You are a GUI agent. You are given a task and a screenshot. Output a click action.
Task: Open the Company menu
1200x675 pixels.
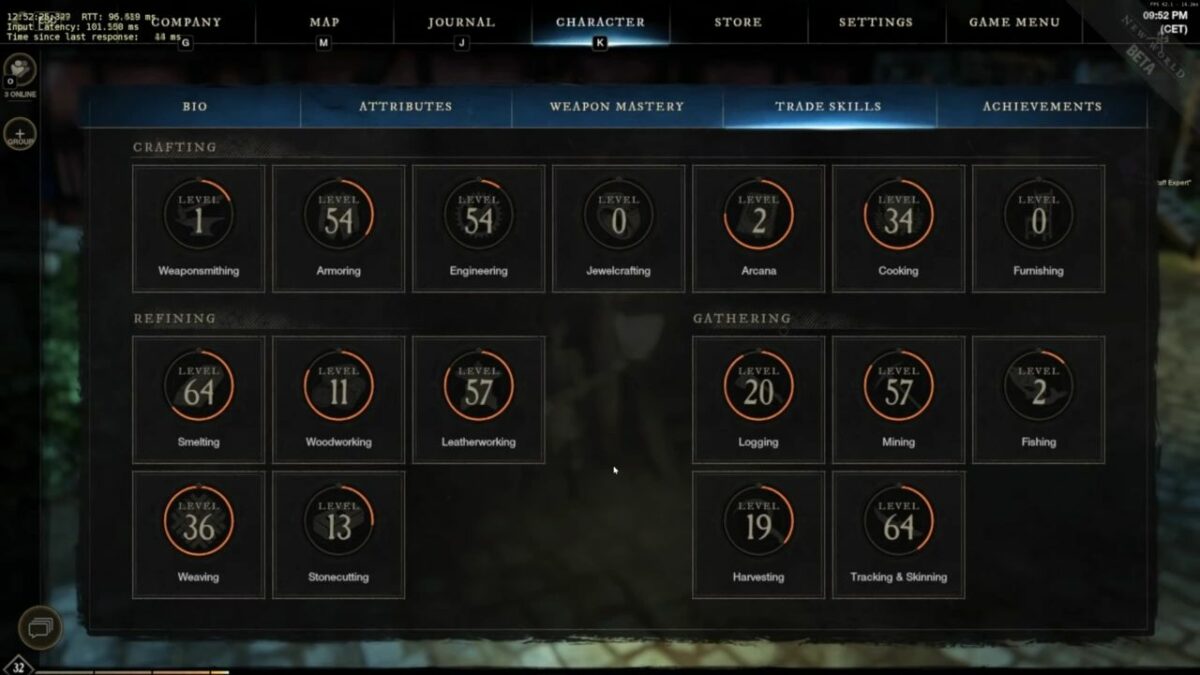(186, 22)
